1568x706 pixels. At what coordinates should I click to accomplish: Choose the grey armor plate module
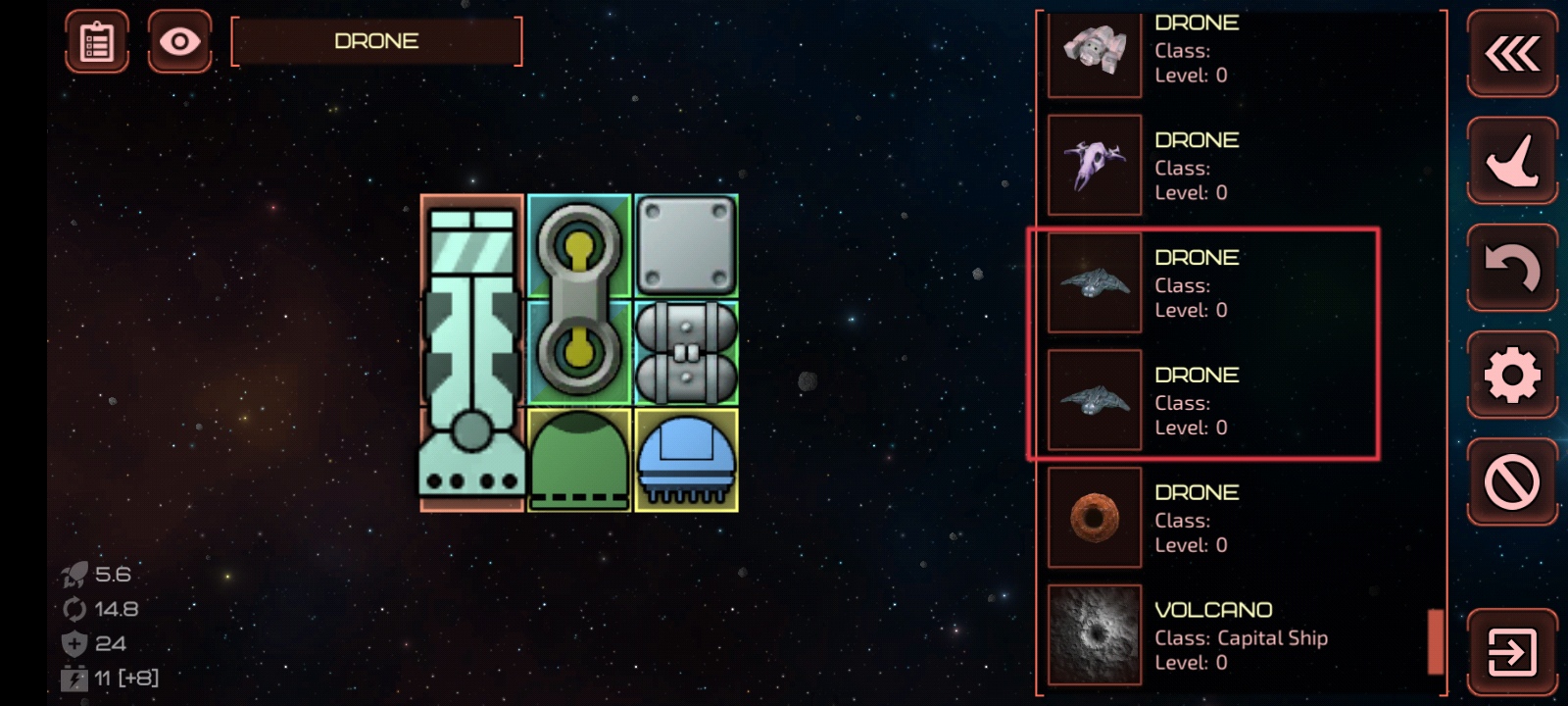pyautogui.click(x=686, y=245)
